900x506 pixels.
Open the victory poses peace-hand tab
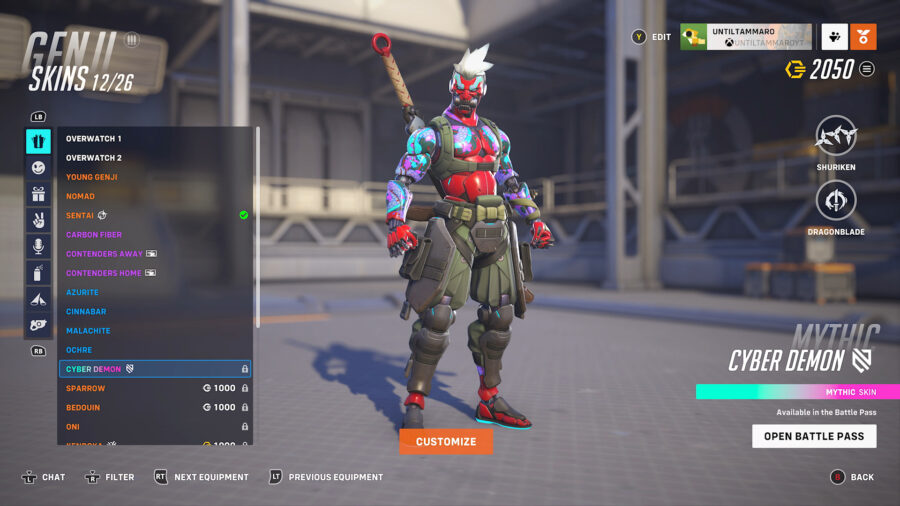38,220
